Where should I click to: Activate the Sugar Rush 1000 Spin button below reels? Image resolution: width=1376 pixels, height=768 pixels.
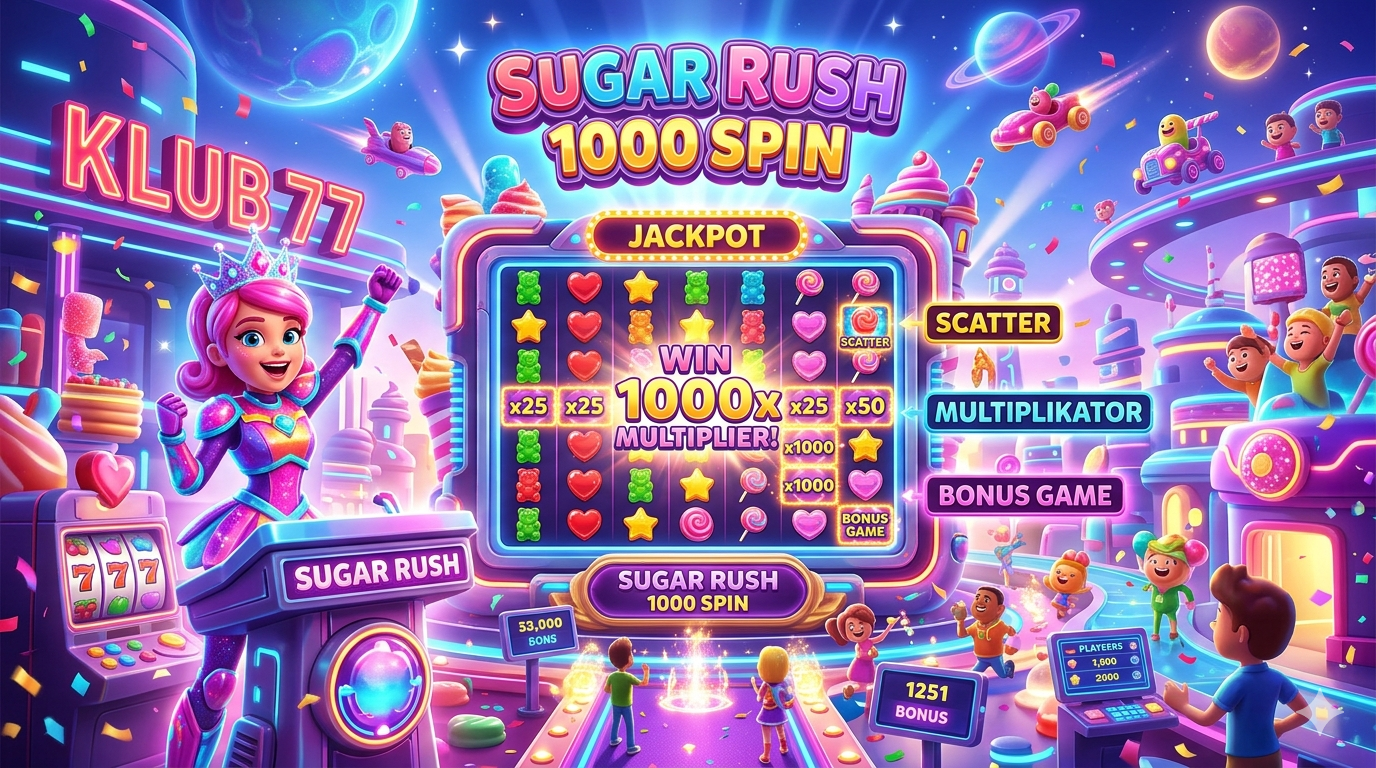(x=697, y=590)
